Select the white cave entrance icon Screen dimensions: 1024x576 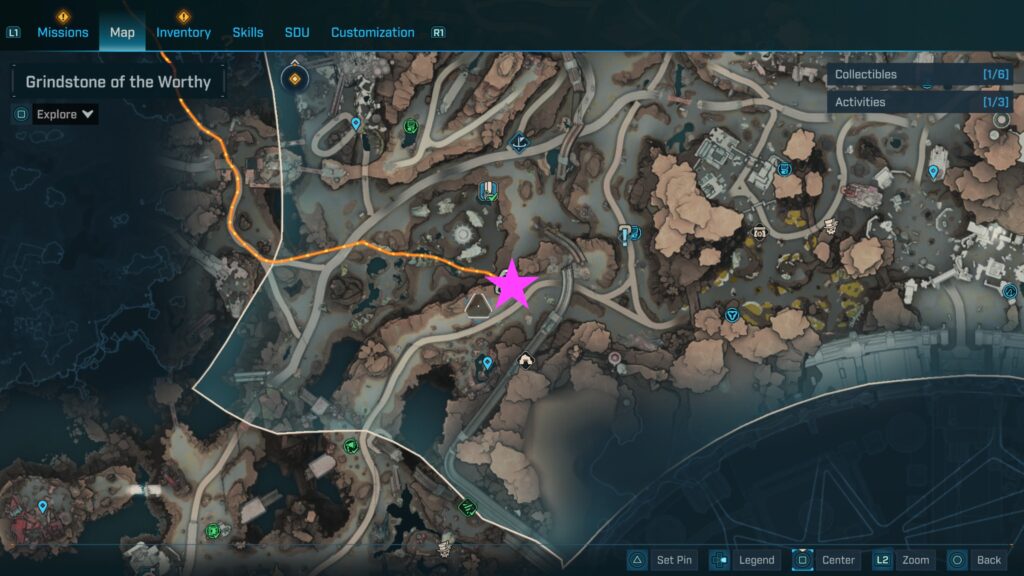[x=526, y=360]
